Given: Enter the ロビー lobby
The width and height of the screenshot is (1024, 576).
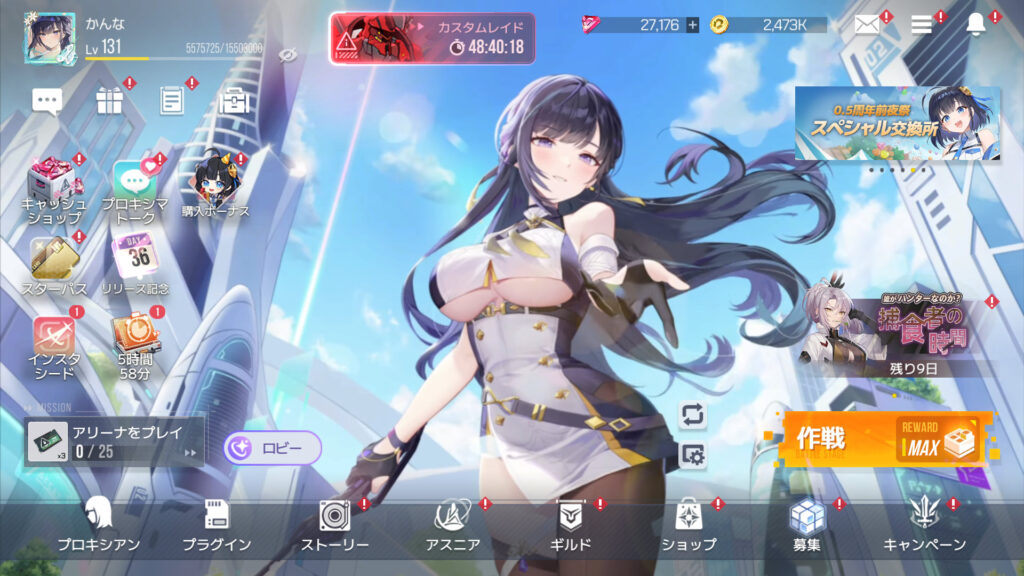Looking at the screenshot, I should 272,448.
